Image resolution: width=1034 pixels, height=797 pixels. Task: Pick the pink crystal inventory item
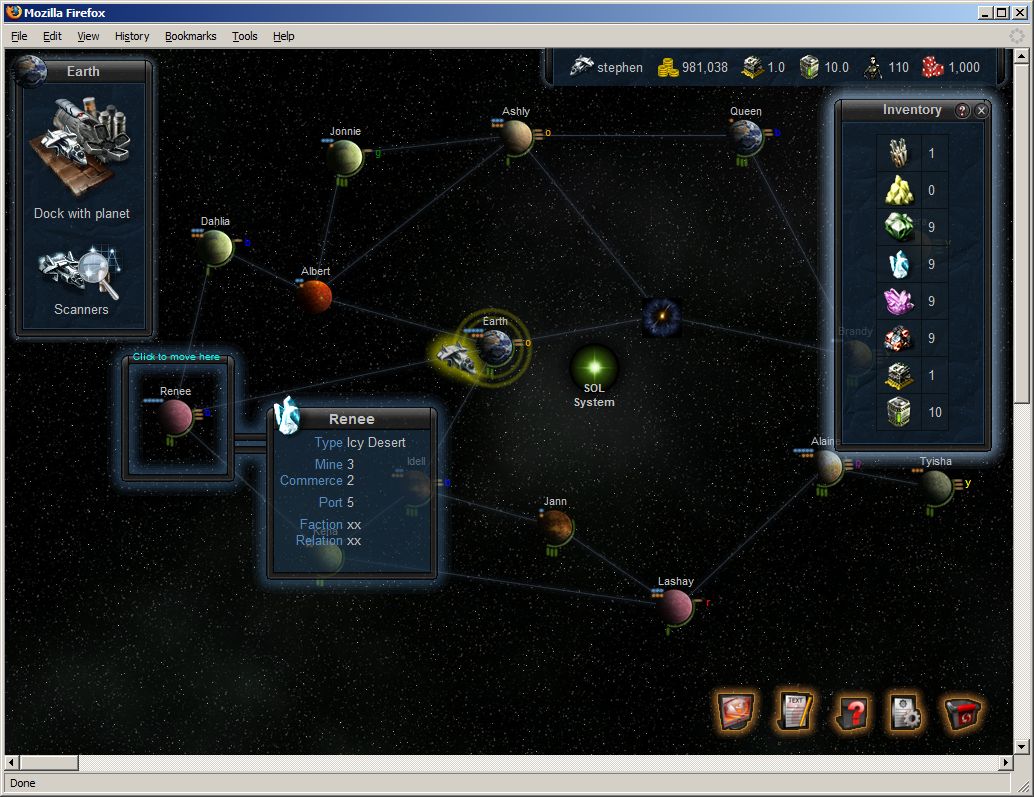[x=899, y=301]
